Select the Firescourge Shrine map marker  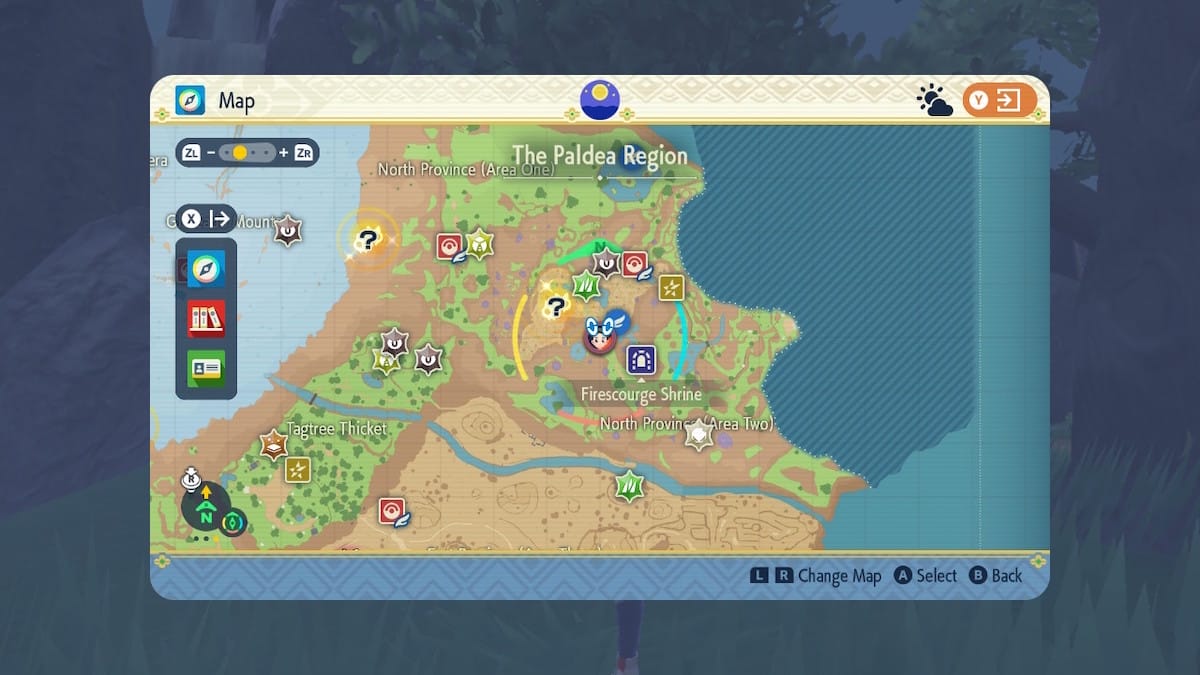(641, 360)
